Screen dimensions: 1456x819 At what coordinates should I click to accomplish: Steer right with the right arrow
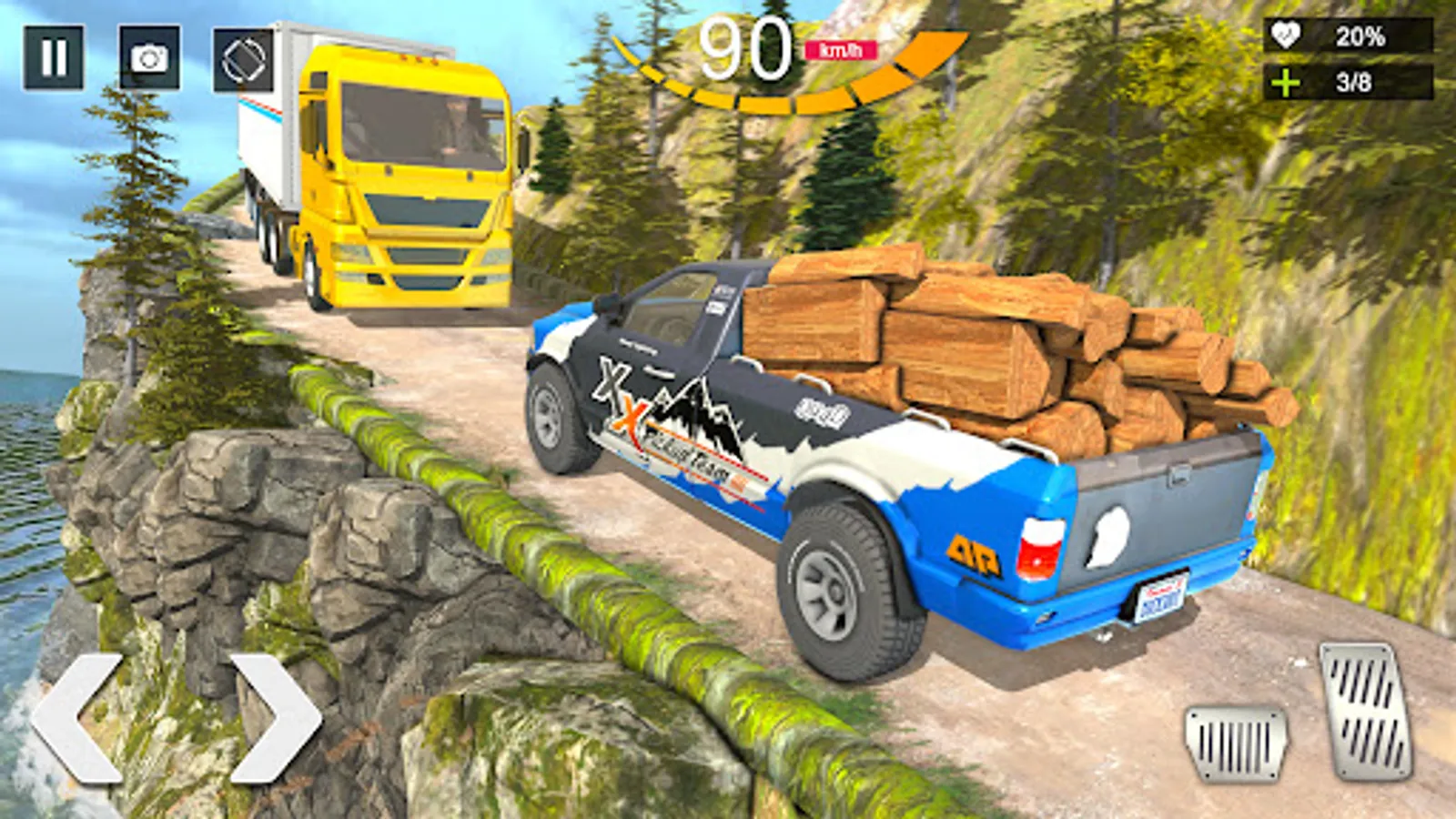pyautogui.click(x=276, y=717)
